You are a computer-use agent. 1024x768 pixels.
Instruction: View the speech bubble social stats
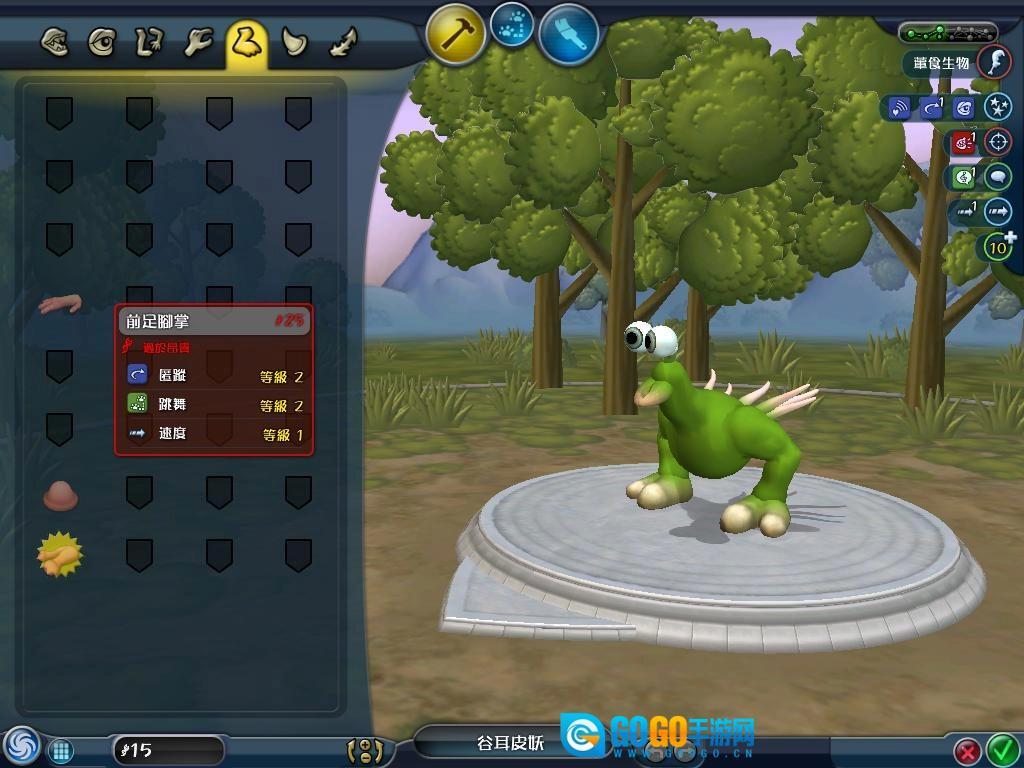[x=997, y=177]
